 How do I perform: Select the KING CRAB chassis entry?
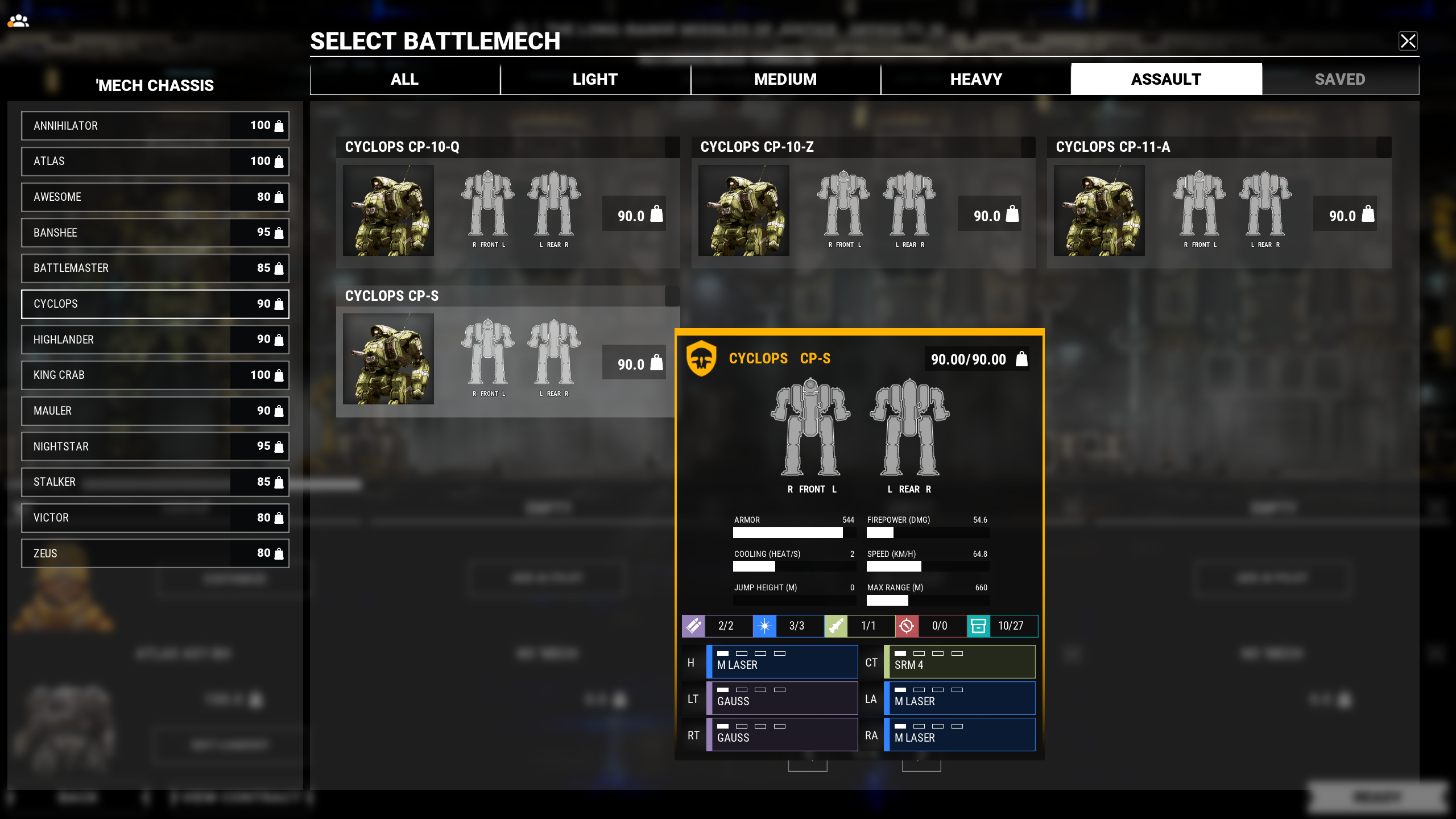point(155,375)
